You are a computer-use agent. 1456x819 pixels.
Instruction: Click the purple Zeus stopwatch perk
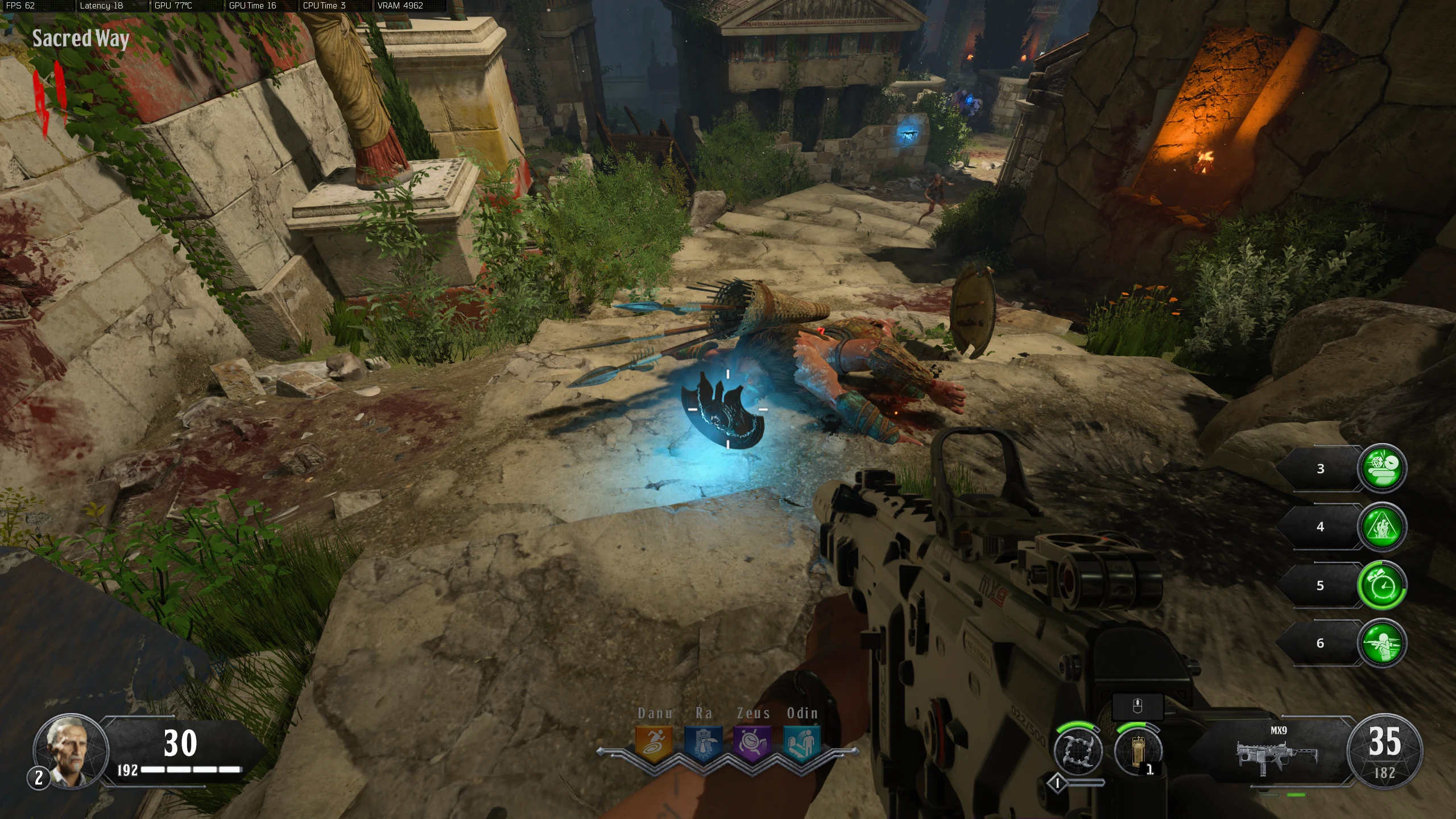click(x=753, y=743)
